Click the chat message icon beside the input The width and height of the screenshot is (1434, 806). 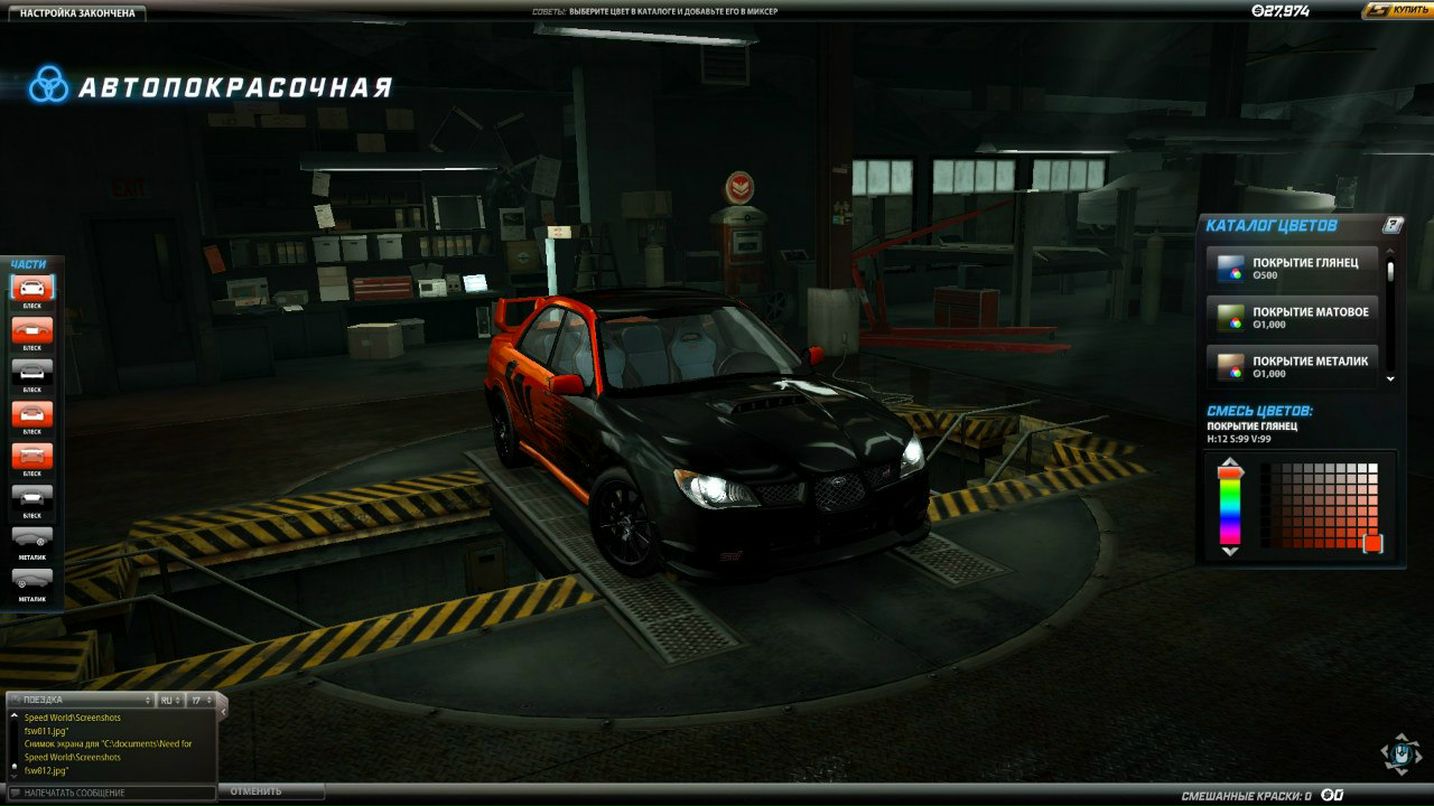pyautogui.click(x=15, y=791)
